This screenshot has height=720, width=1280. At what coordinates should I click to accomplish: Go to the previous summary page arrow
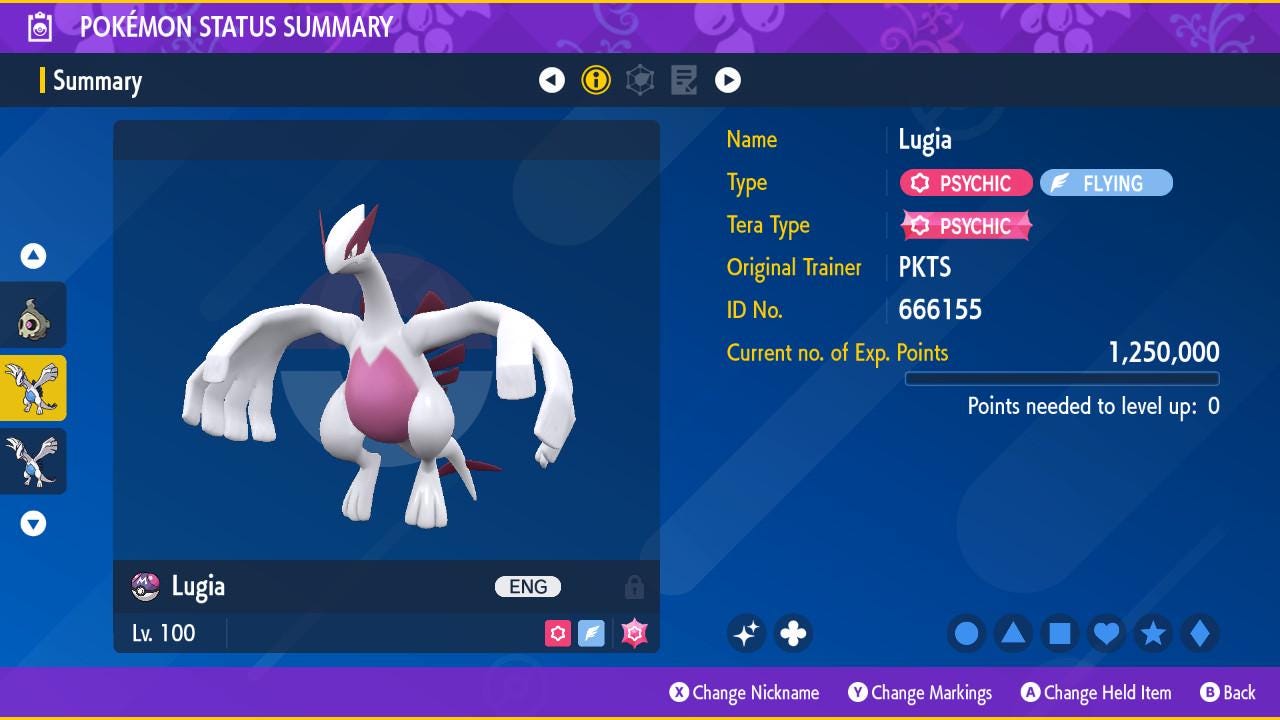tap(552, 80)
